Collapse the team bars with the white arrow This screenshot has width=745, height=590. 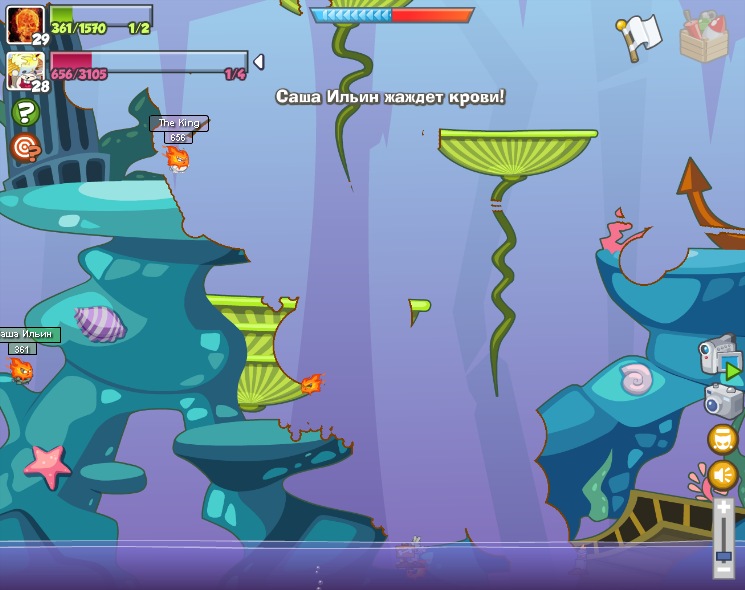pos(259,62)
